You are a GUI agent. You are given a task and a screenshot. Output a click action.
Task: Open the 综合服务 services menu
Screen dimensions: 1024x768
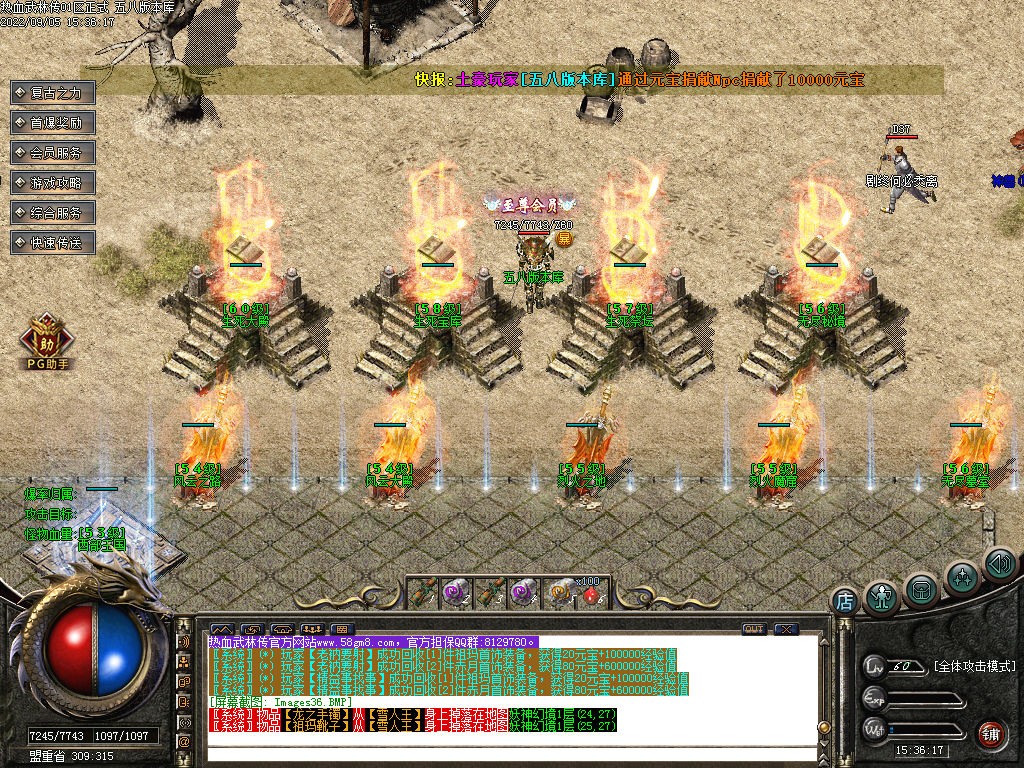(53, 213)
